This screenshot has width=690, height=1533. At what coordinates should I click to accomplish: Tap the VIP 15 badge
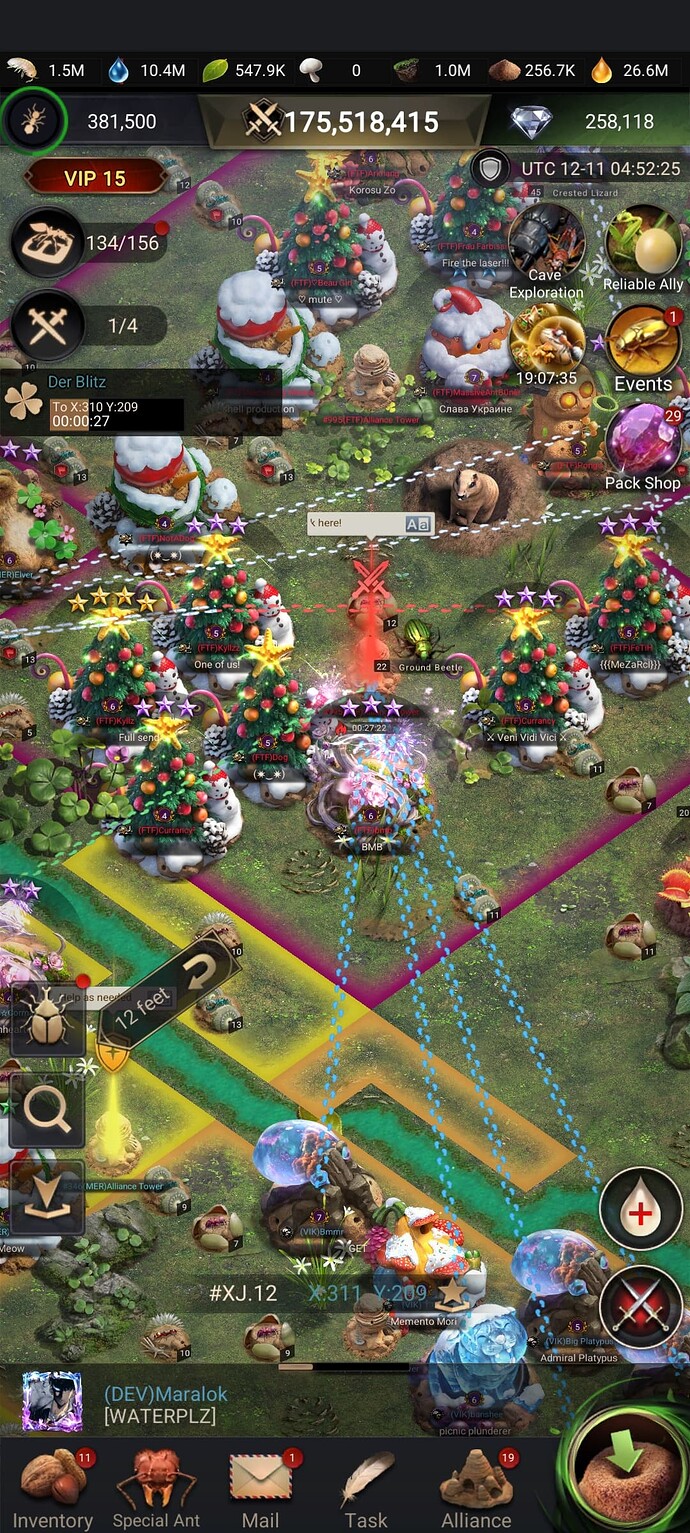(x=95, y=178)
